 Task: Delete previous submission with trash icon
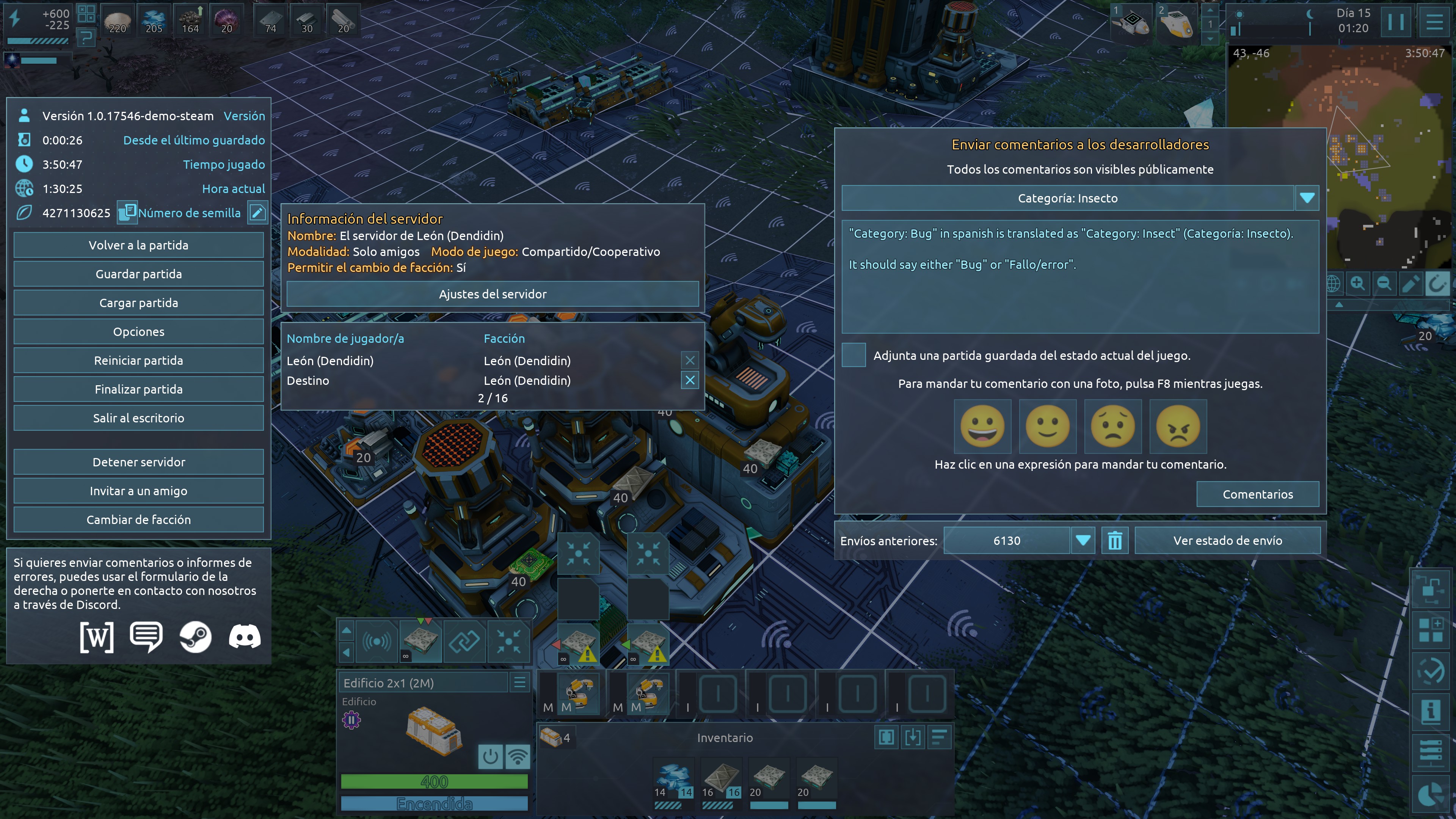[x=1115, y=541]
